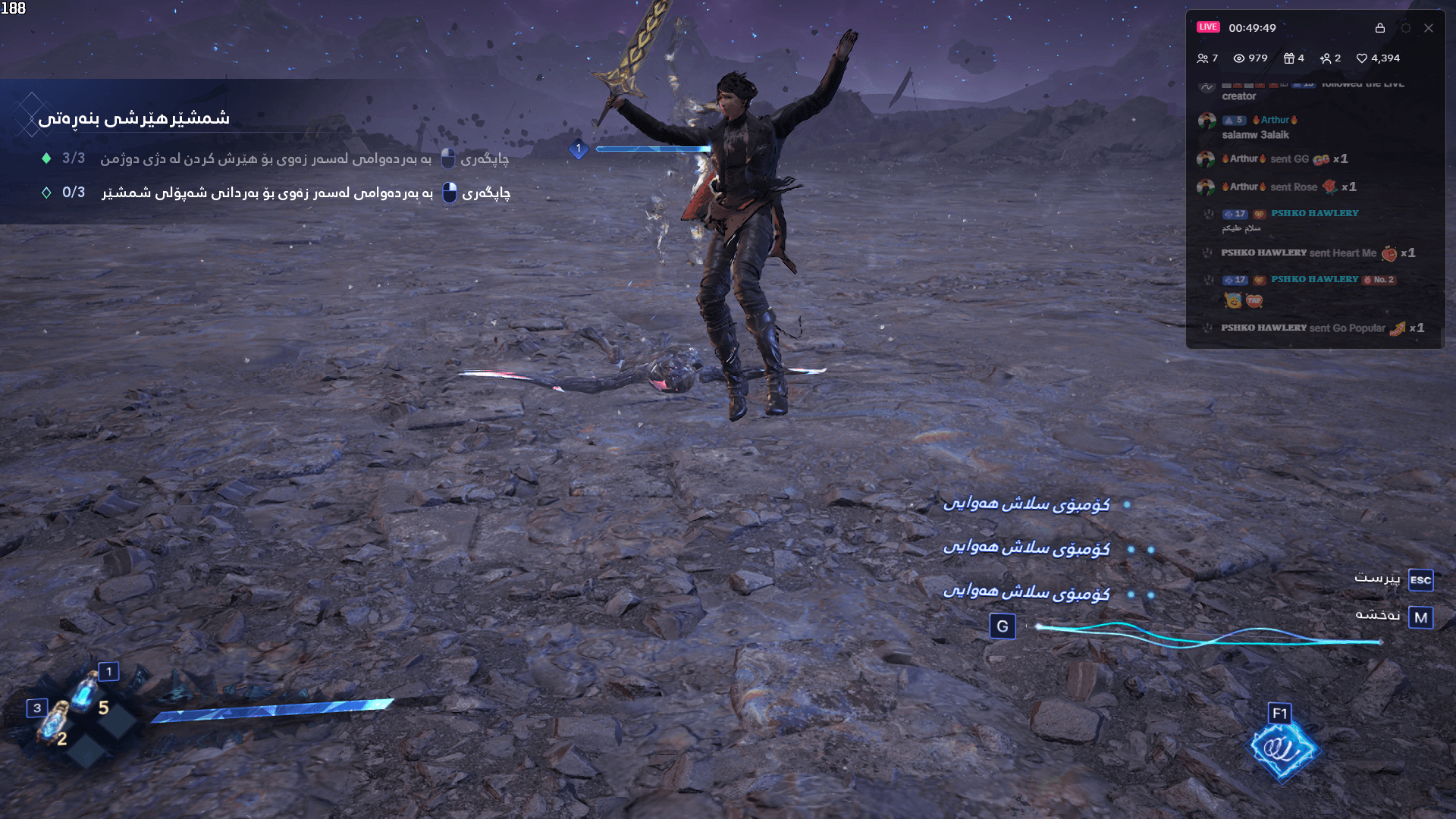Expand PSHKO HAWLERY's level 17 badge
Image resolution: width=1456 pixels, height=819 pixels.
[1236, 214]
